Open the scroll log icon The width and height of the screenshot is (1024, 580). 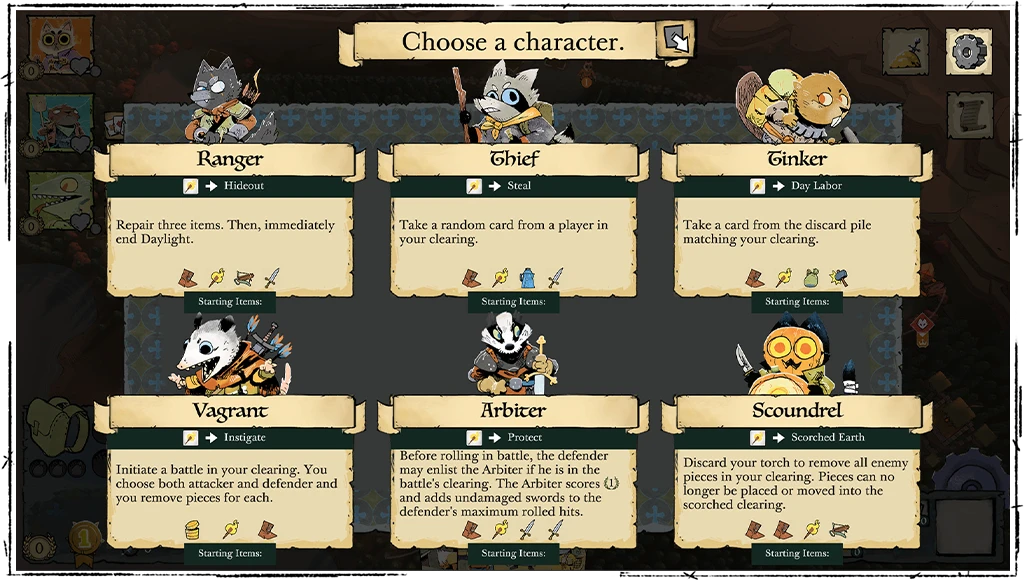pyautogui.click(x=968, y=116)
